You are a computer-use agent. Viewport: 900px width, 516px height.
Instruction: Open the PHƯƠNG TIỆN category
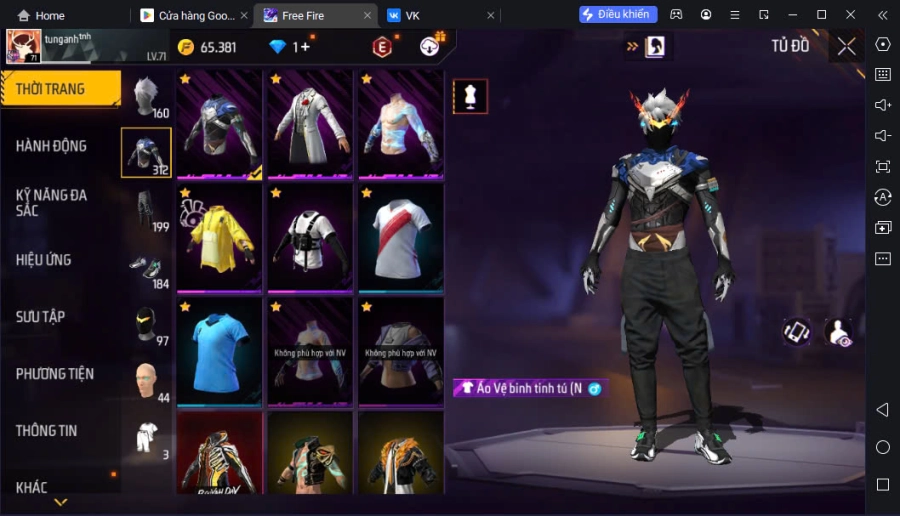(x=55, y=374)
